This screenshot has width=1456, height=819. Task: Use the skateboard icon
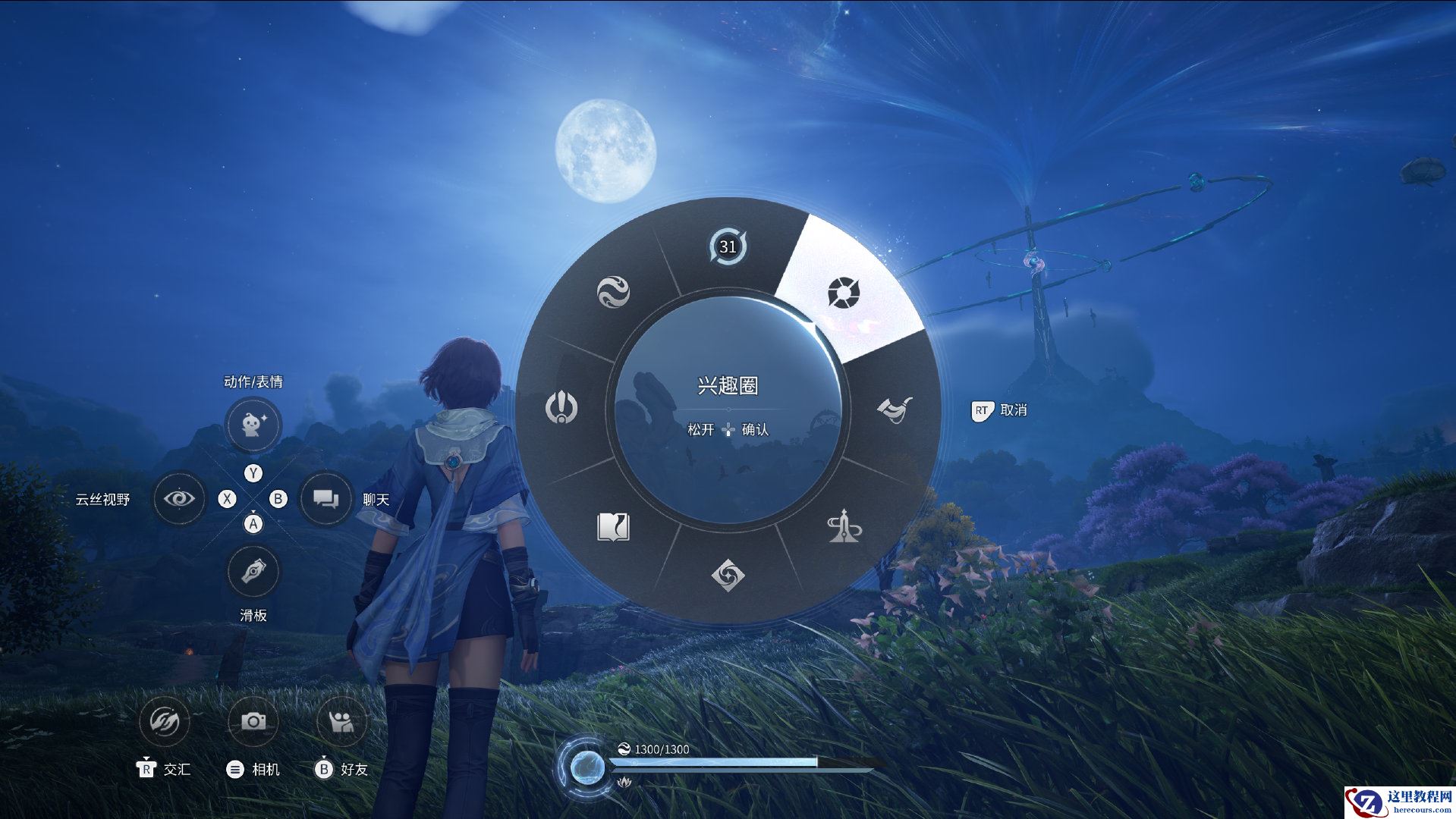tap(253, 571)
